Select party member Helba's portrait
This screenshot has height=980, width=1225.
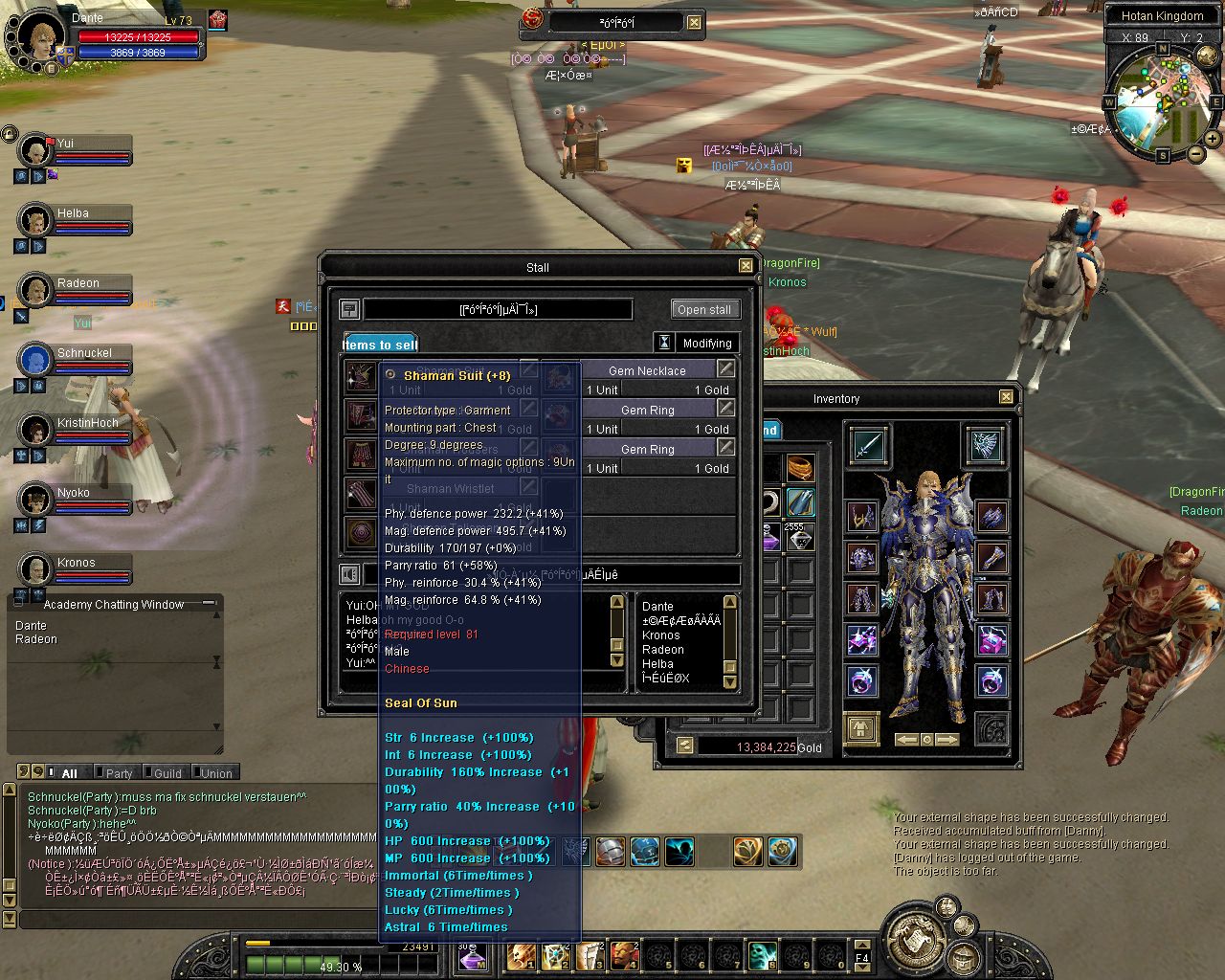[35, 220]
